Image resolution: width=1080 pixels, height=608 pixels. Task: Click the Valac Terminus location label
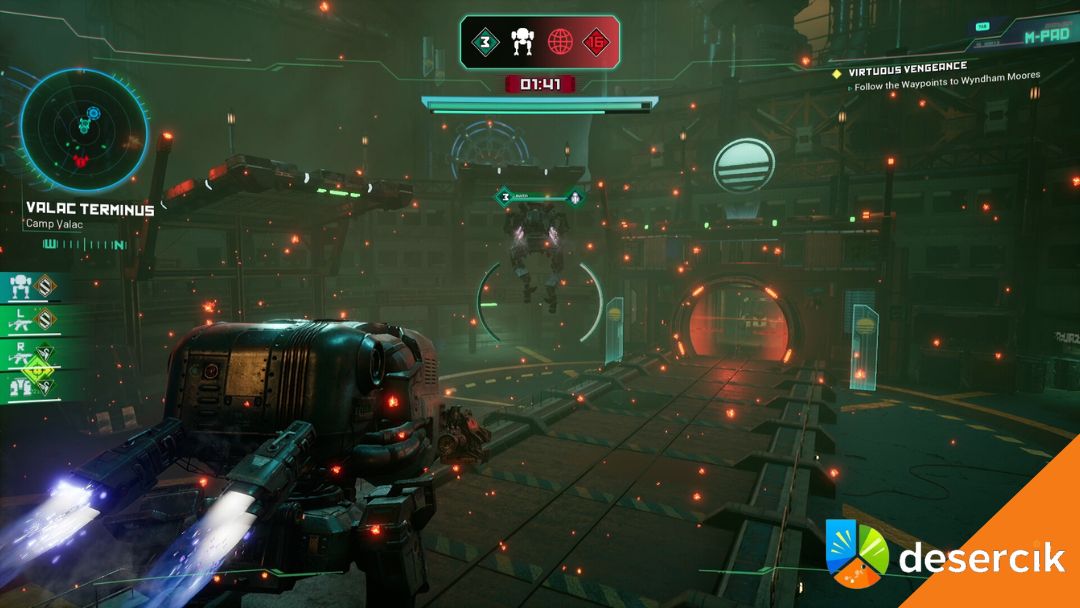(x=90, y=210)
